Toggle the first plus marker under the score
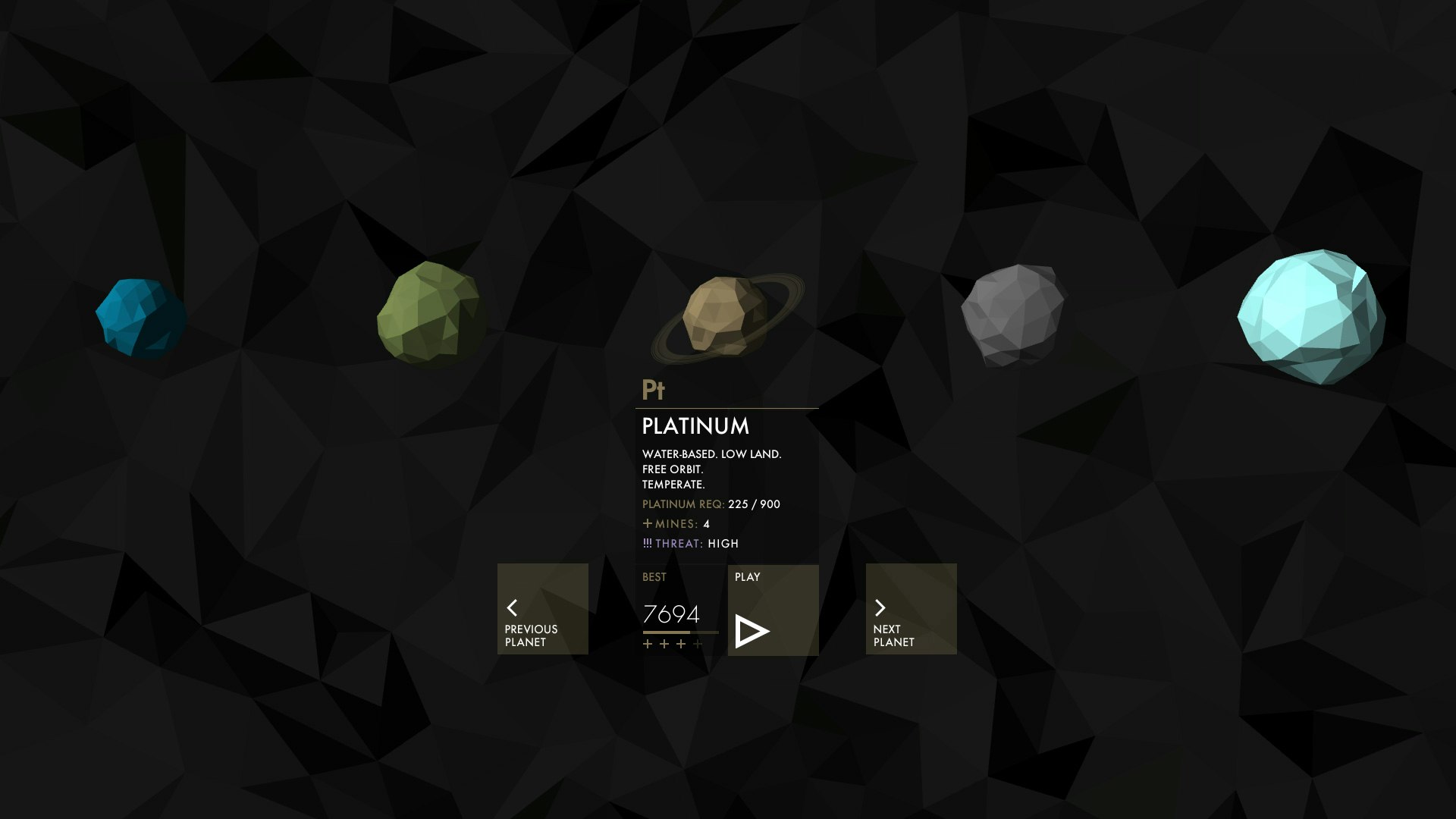 point(646,642)
